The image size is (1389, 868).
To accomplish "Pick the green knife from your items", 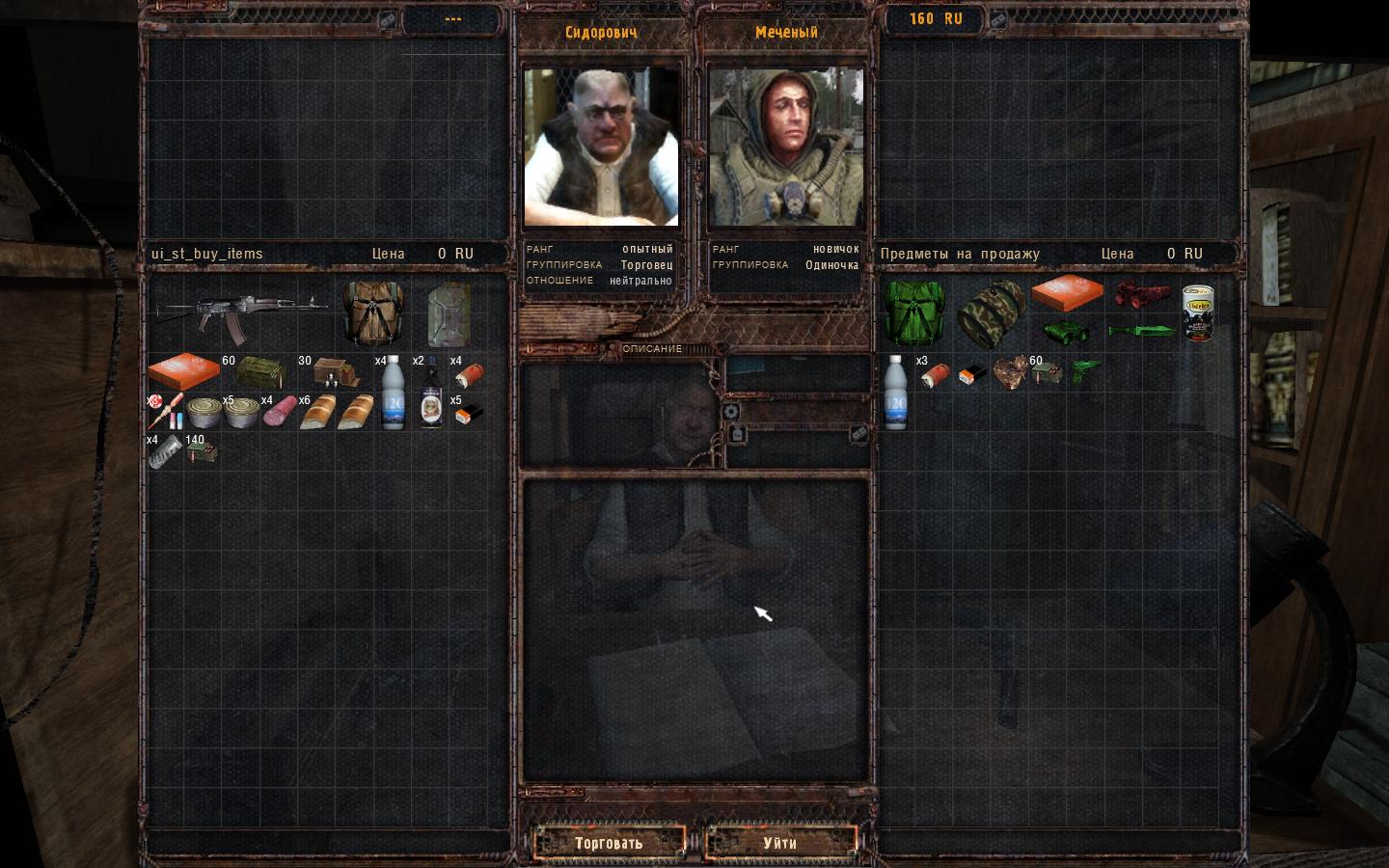I will click(1142, 332).
